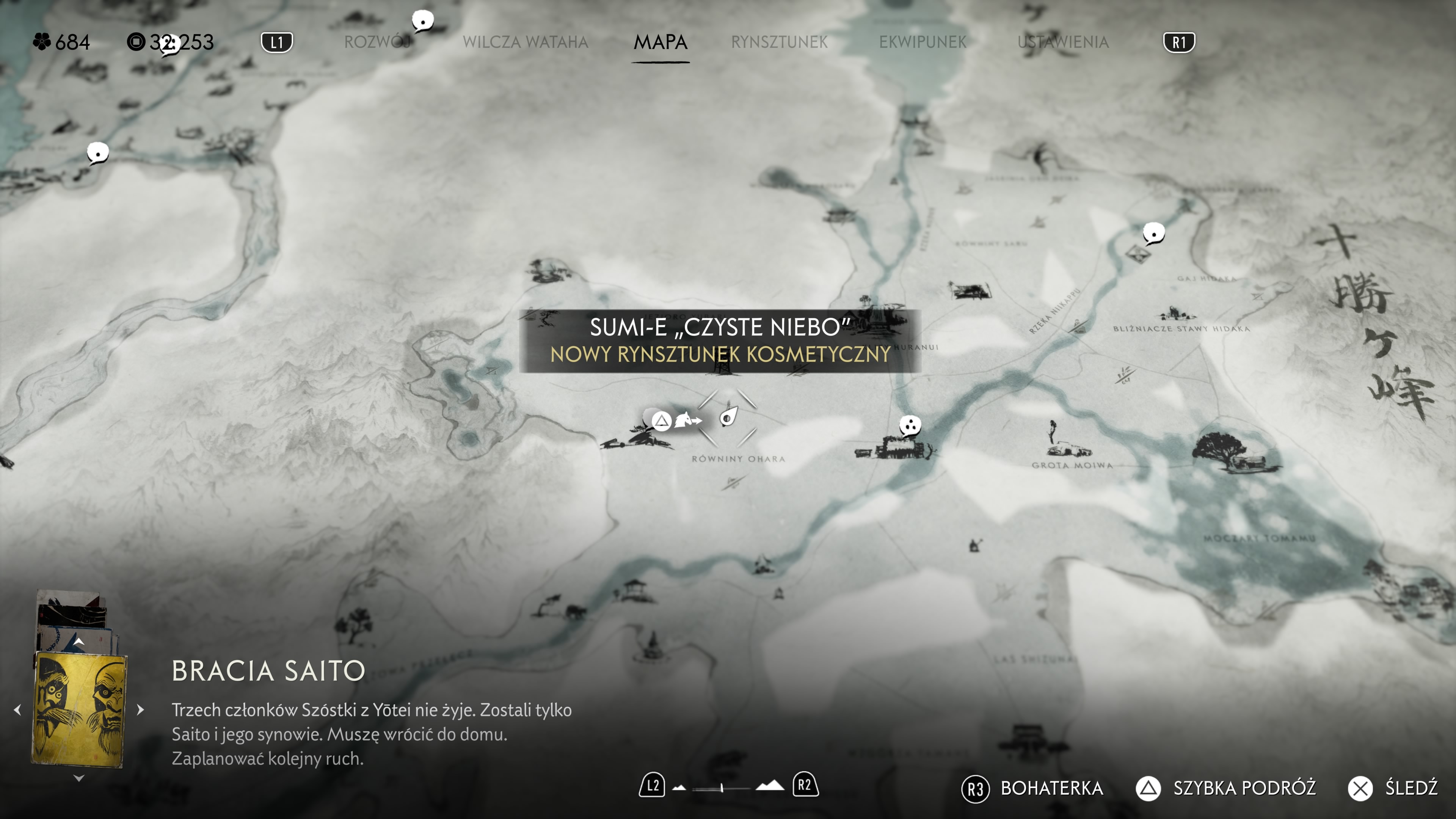The image size is (1456, 819).
Task: Go to the Rynsztunek tab
Action: 779,42
